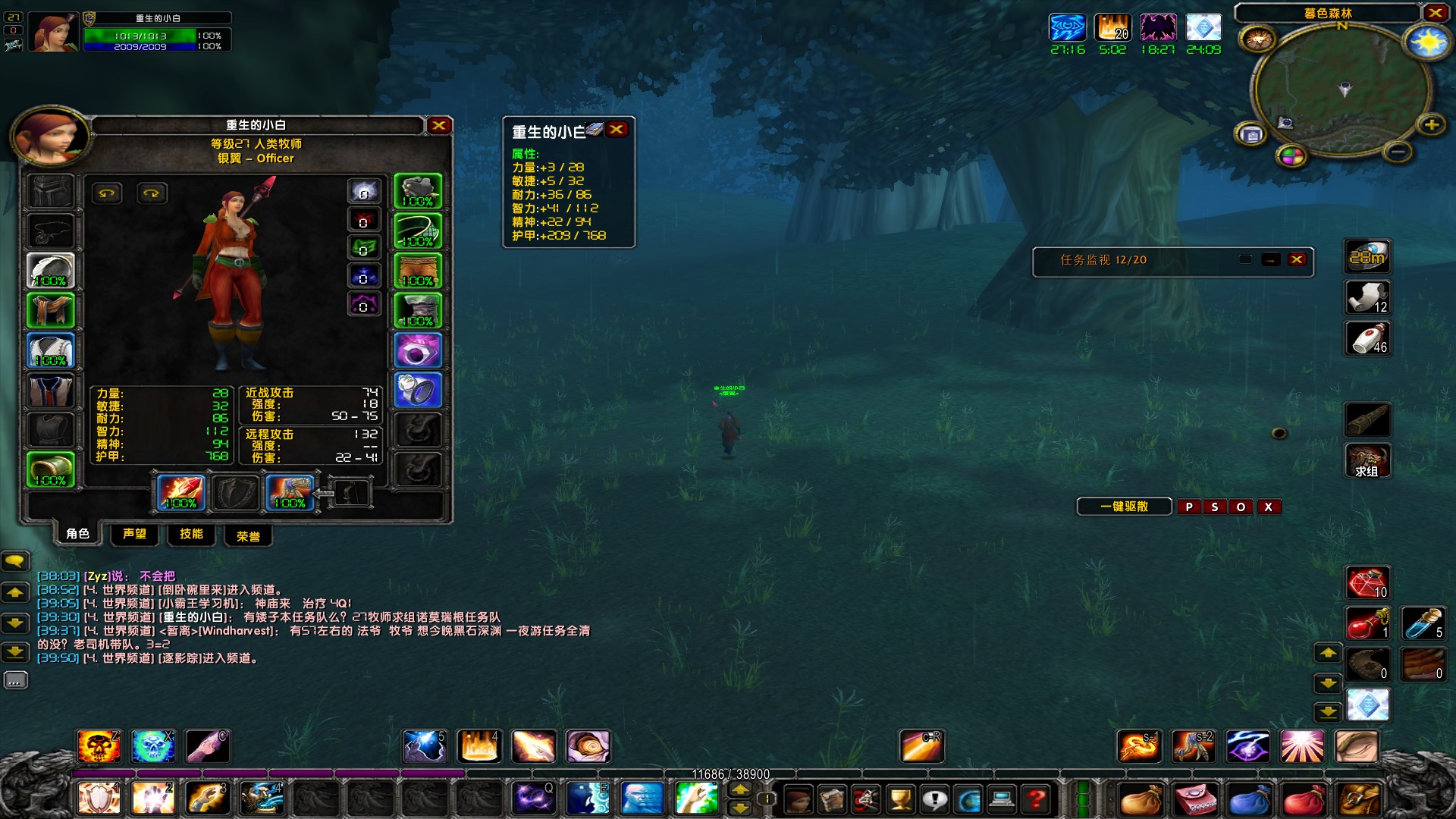
Task: Toggle the quest monitor collapse checkbox
Action: [1245, 259]
